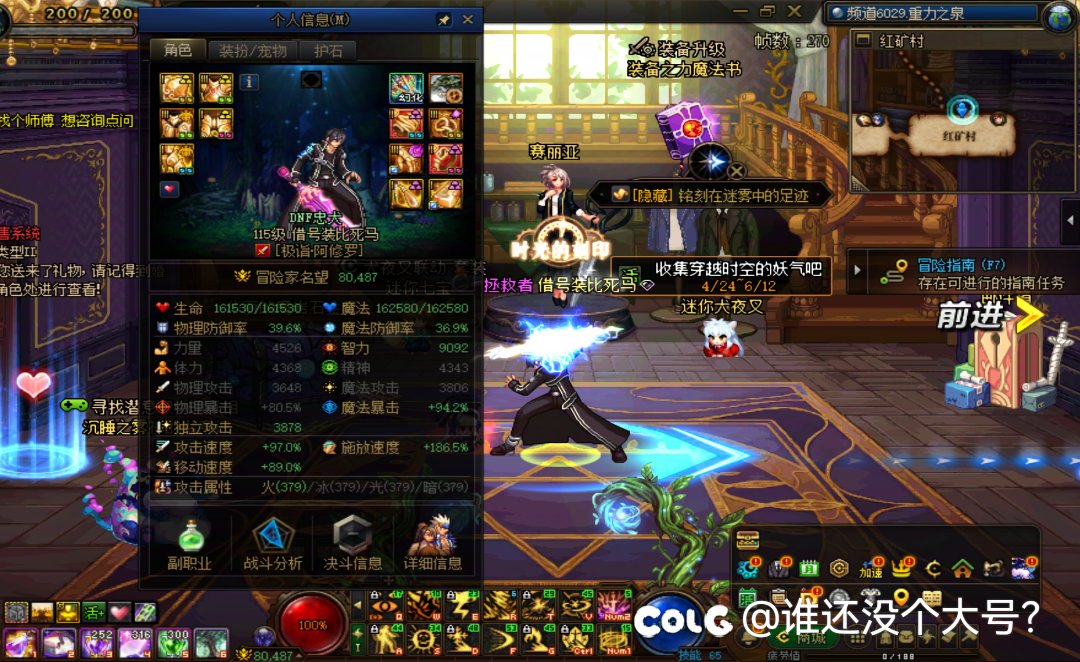This screenshot has height=662, width=1080.
Task: Select the 角色 tab
Action: (178, 50)
